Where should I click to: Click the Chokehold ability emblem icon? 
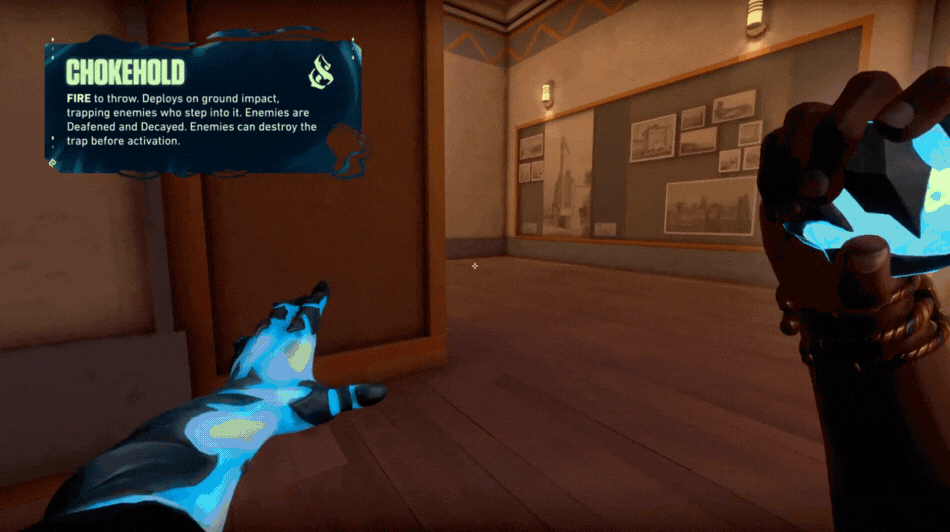click(x=323, y=73)
